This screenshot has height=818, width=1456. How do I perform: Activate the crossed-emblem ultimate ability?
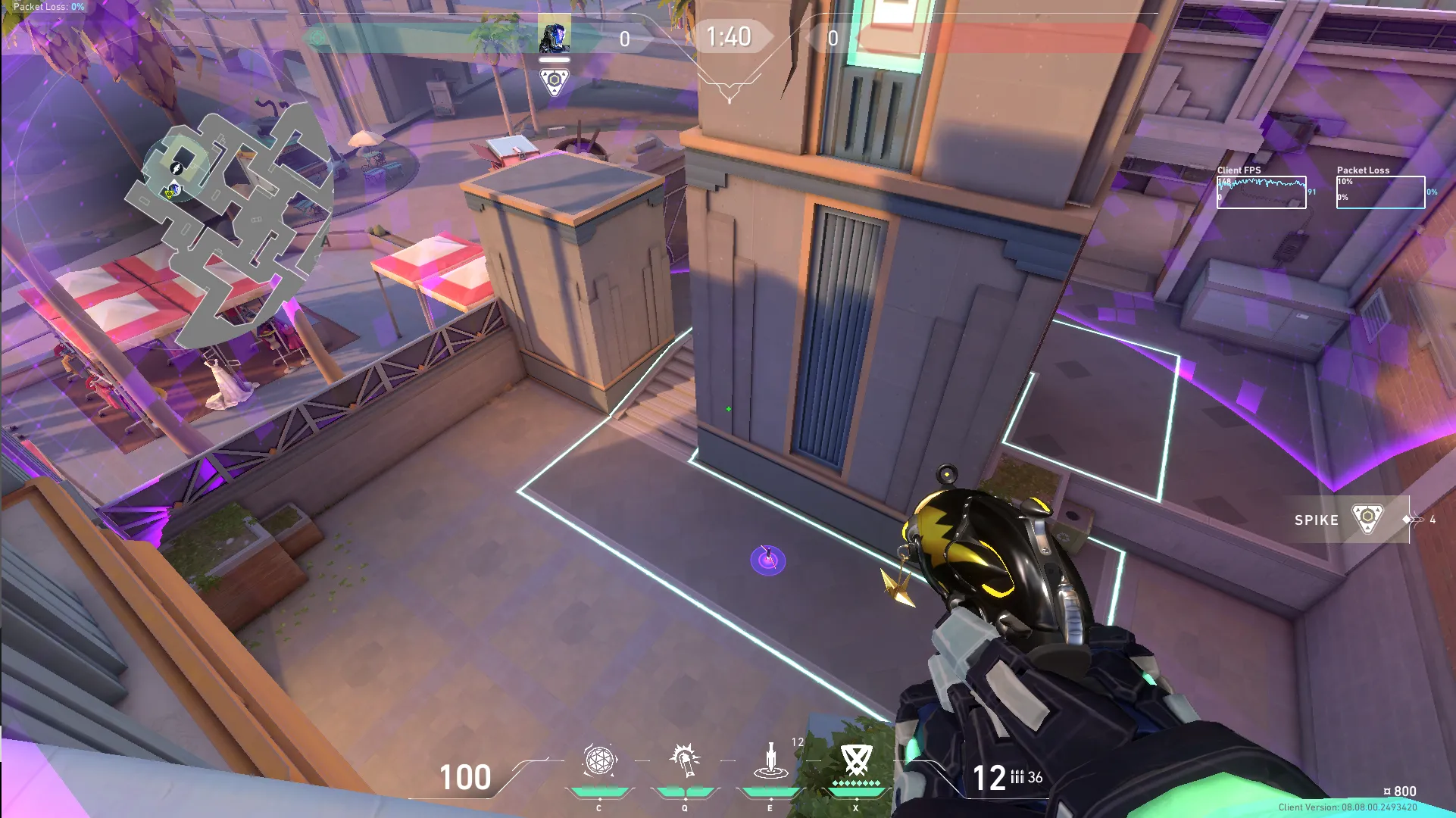point(856,760)
